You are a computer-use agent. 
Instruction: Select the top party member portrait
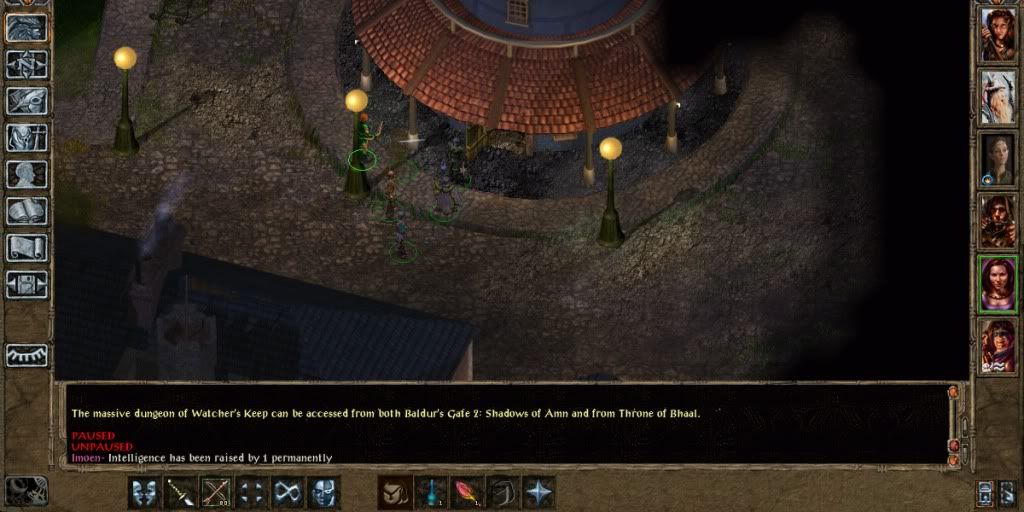click(x=997, y=35)
